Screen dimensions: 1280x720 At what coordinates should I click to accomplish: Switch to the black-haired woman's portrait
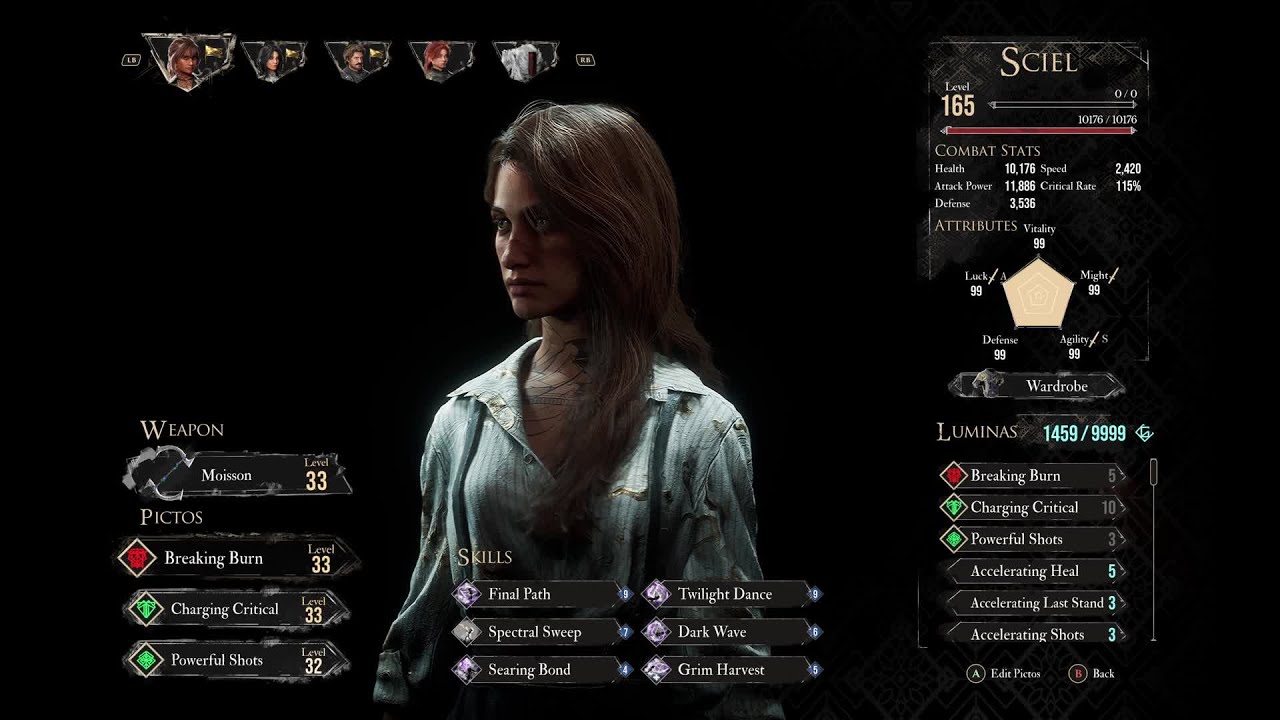coord(272,59)
